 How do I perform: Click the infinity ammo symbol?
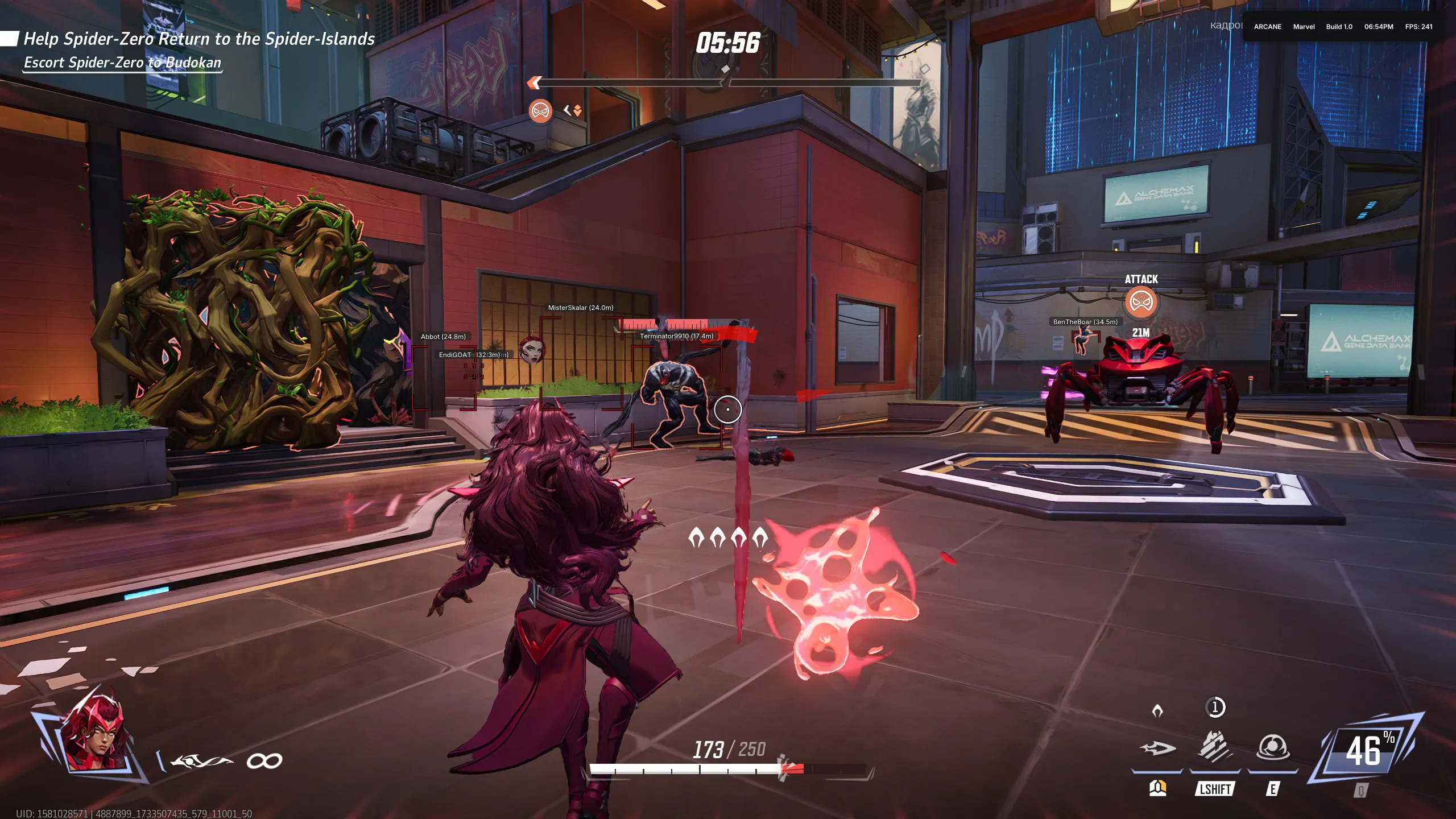tap(265, 759)
